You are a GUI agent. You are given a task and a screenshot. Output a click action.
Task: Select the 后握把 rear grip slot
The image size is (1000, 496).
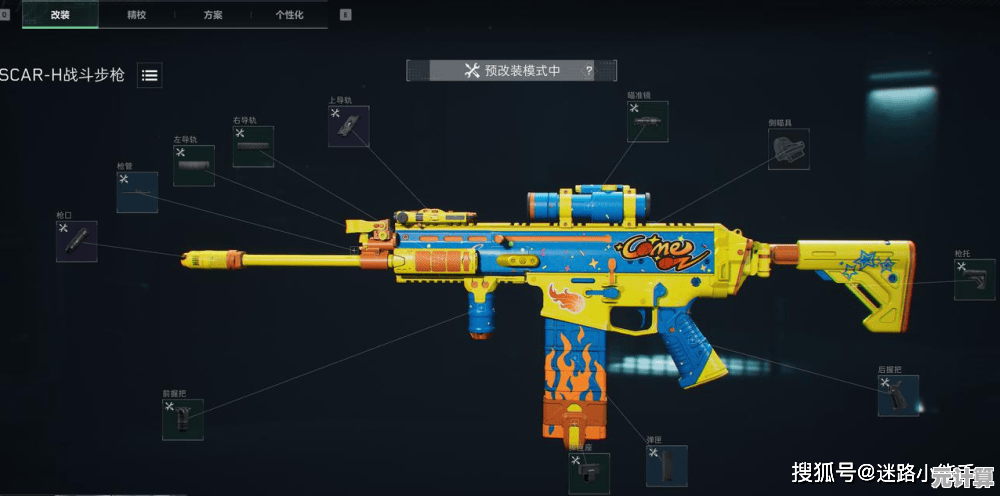click(x=898, y=396)
